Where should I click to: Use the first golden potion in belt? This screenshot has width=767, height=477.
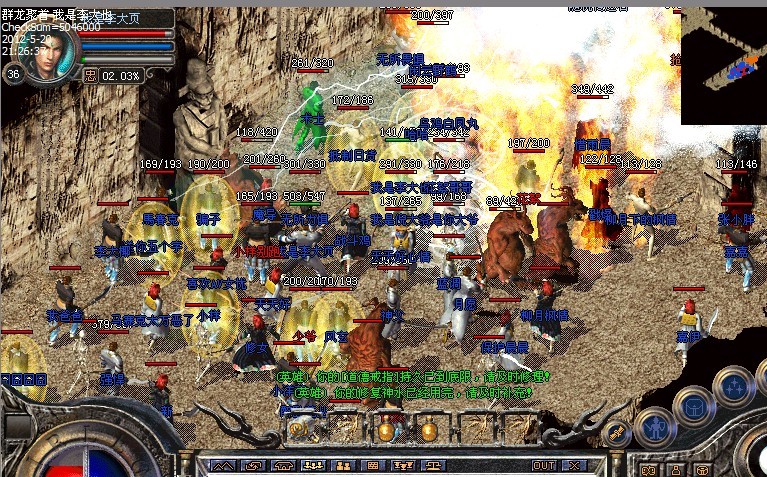[x=385, y=430]
